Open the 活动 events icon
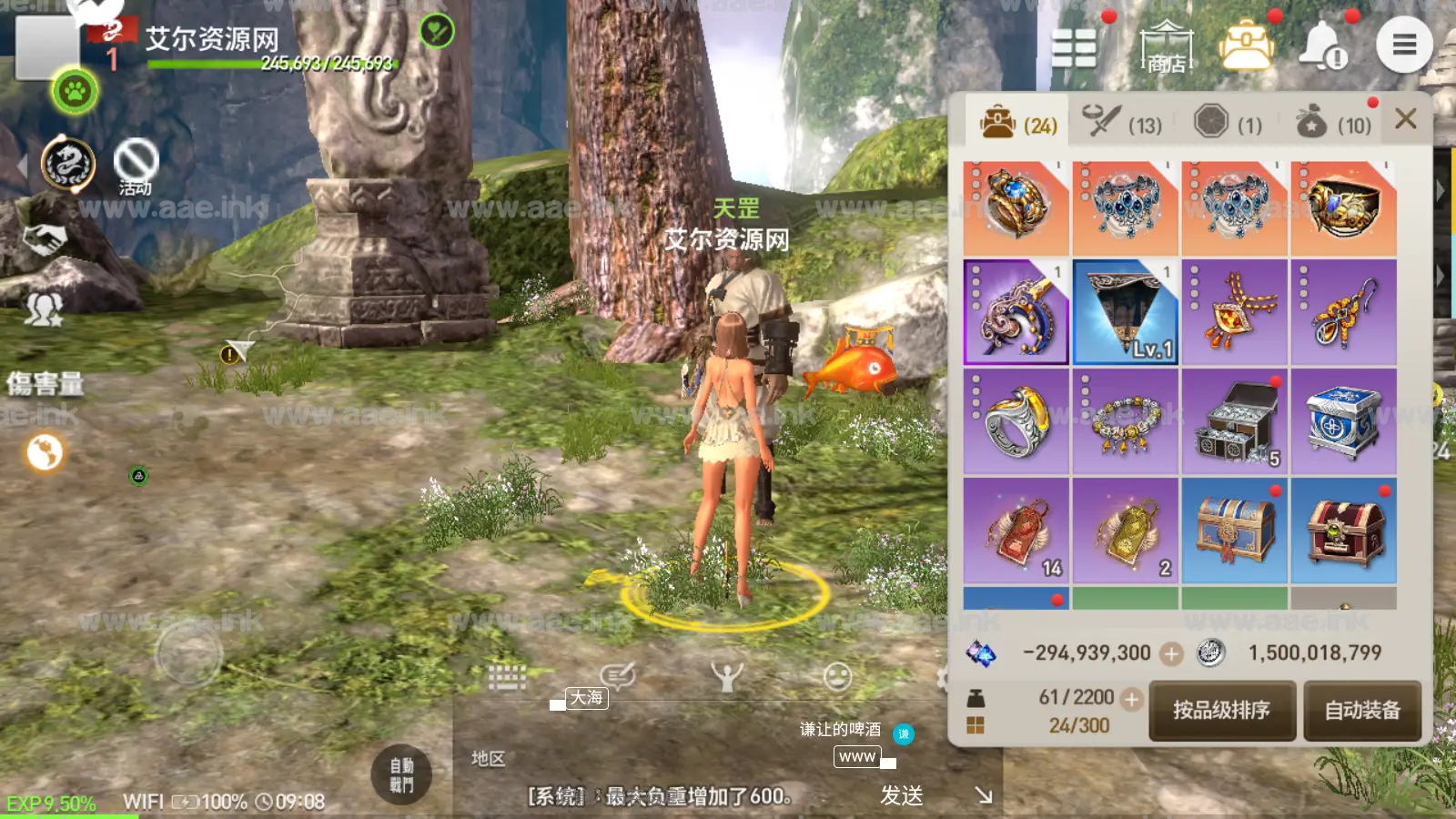The width and height of the screenshot is (1456, 819). click(x=136, y=167)
